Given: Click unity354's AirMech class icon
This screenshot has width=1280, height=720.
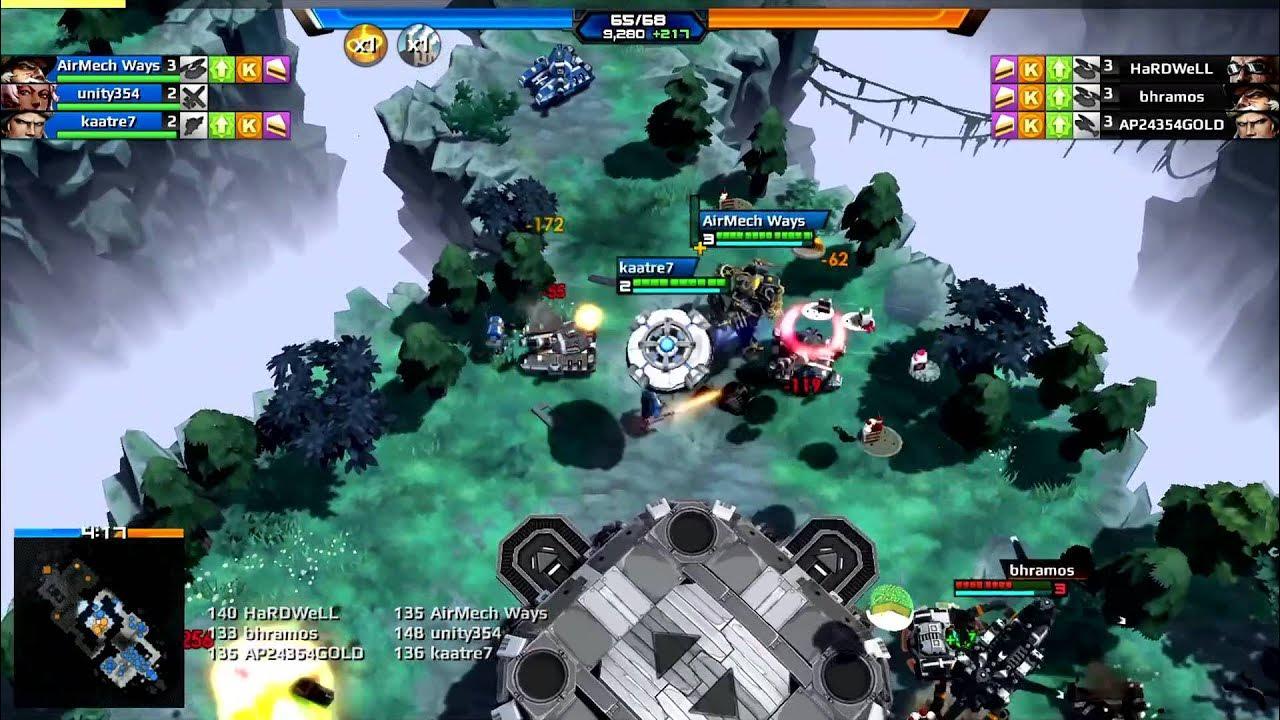Looking at the screenshot, I should [194, 95].
